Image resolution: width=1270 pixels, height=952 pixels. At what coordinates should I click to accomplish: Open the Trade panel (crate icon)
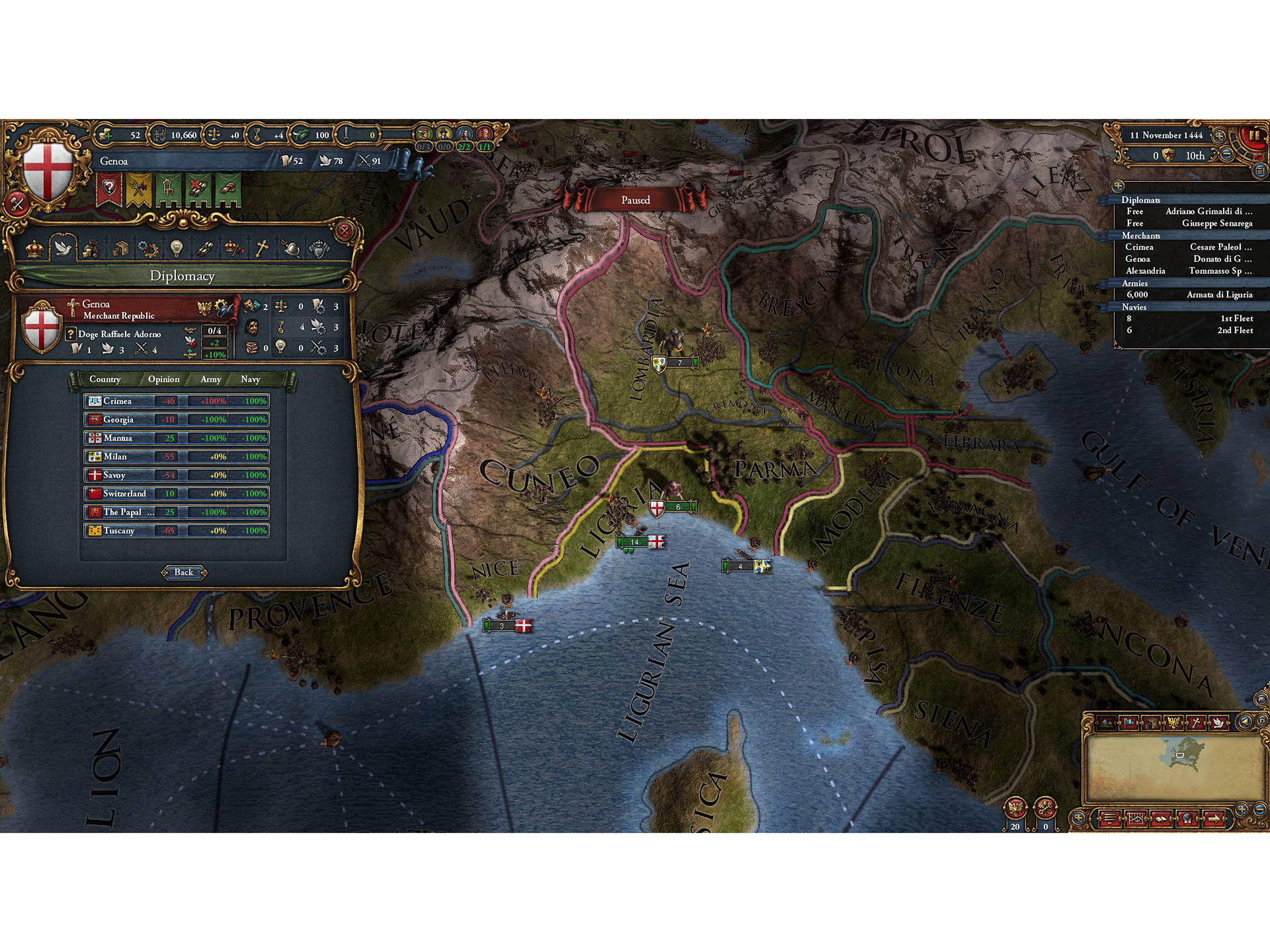[x=121, y=248]
